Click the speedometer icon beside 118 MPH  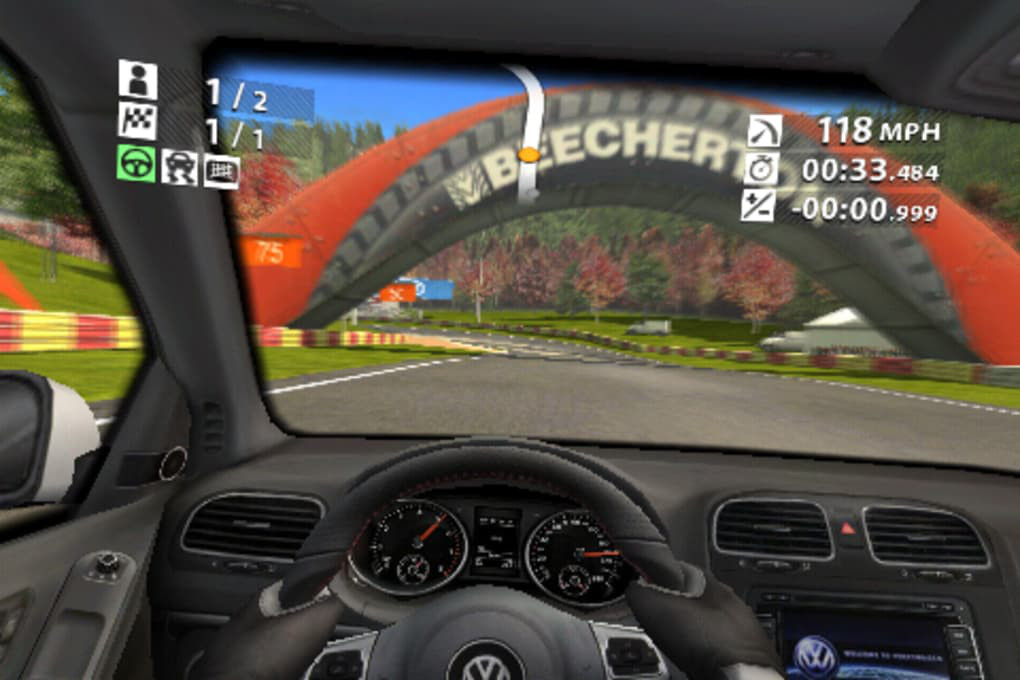[x=764, y=132]
